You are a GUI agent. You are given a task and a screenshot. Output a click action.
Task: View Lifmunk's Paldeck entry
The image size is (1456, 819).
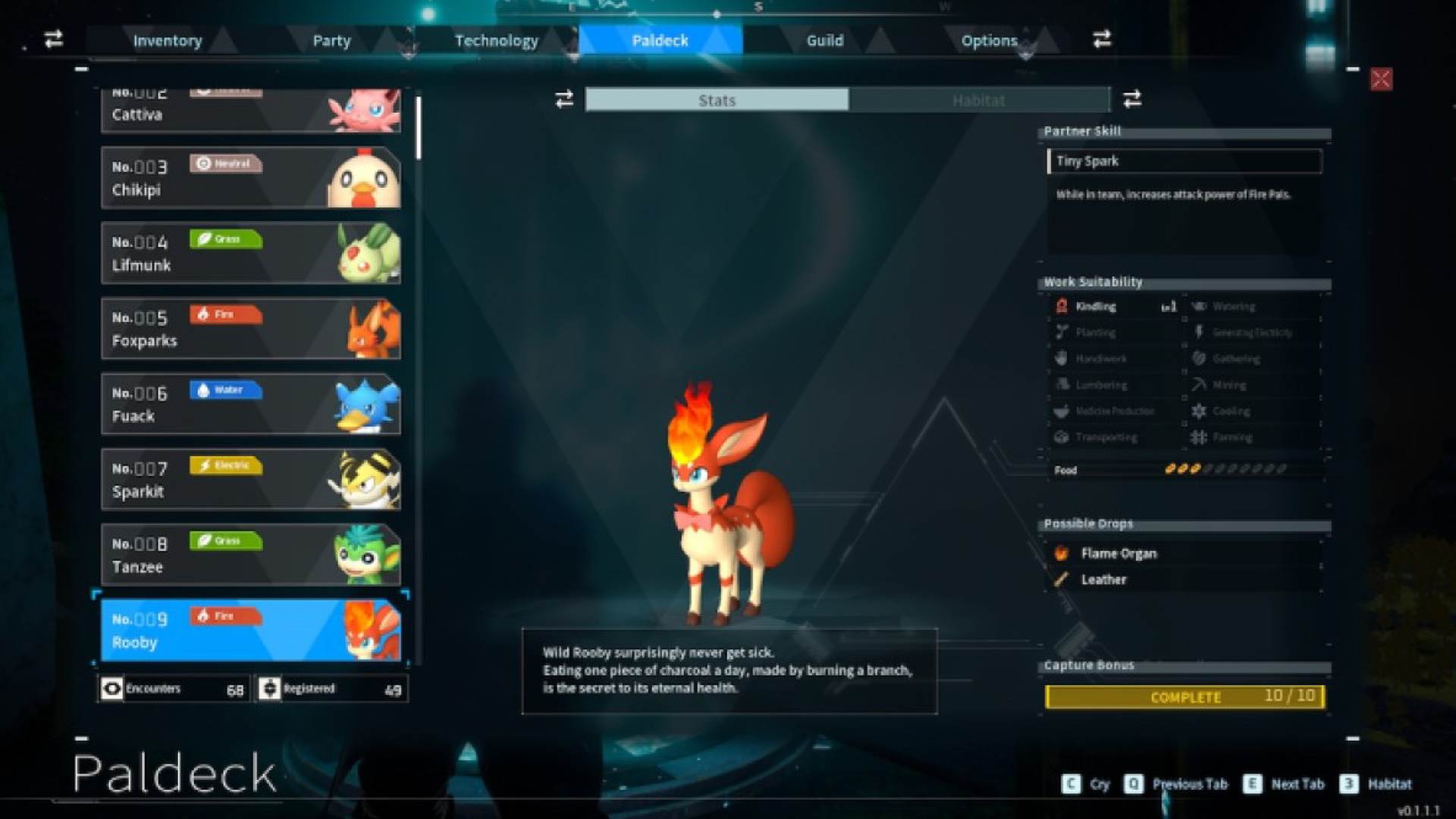[x=250, y=253]
